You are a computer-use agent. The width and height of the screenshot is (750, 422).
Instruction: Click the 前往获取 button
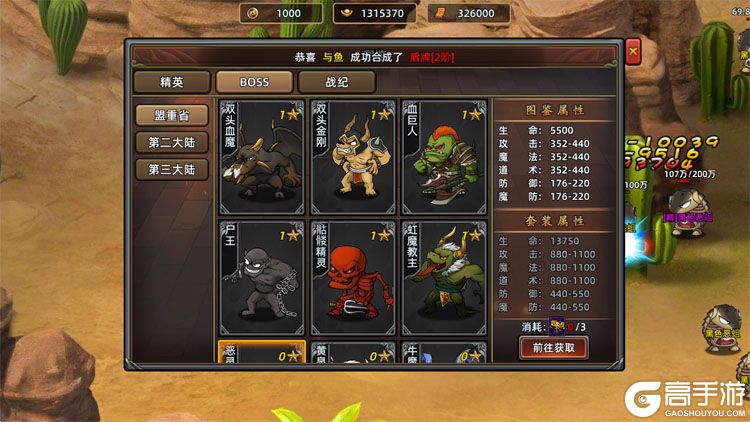coord(553,347)
